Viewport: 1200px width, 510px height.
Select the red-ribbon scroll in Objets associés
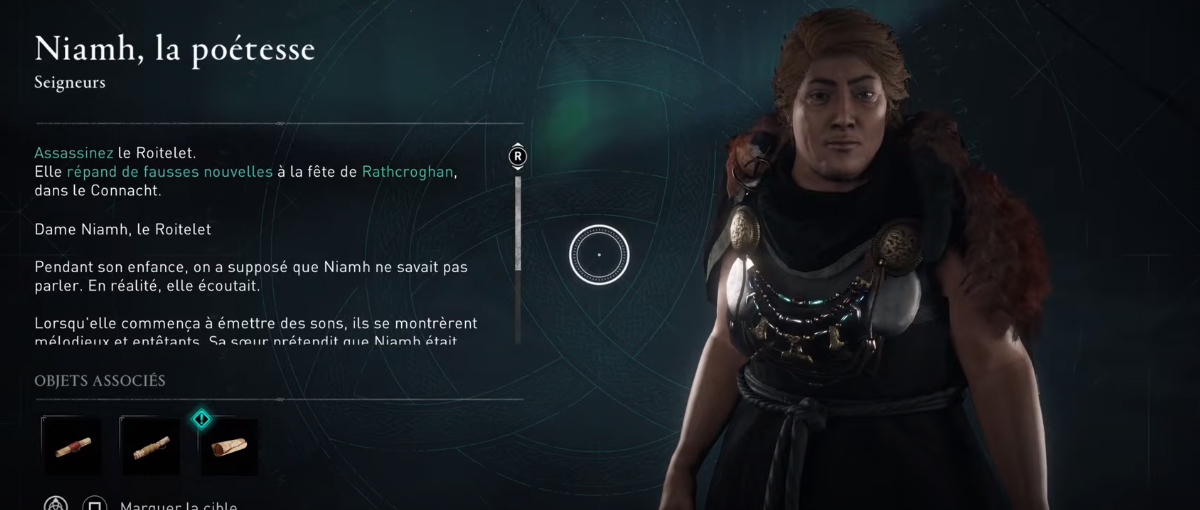[71, 445]
